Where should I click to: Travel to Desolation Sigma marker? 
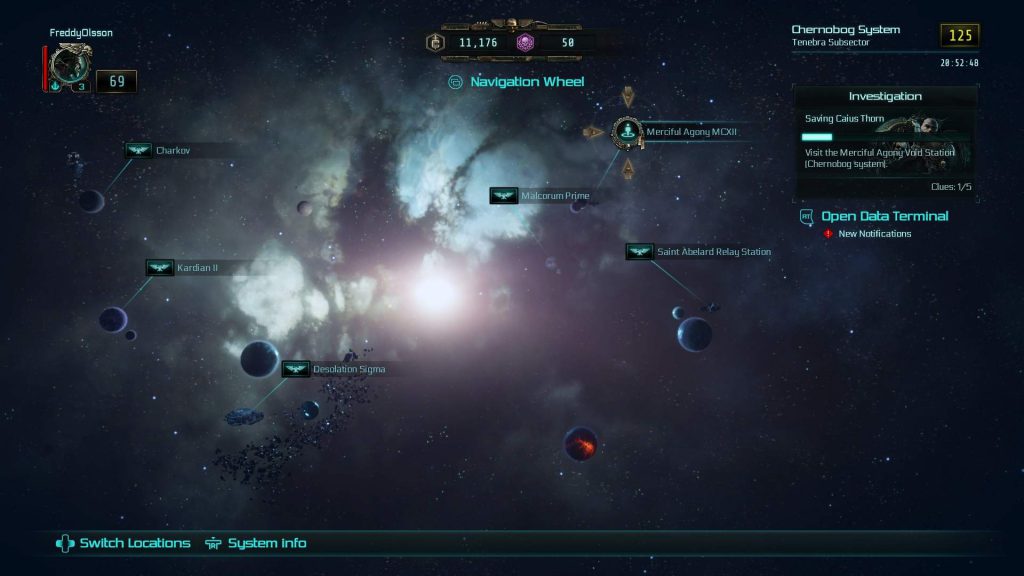click(295, 369)
